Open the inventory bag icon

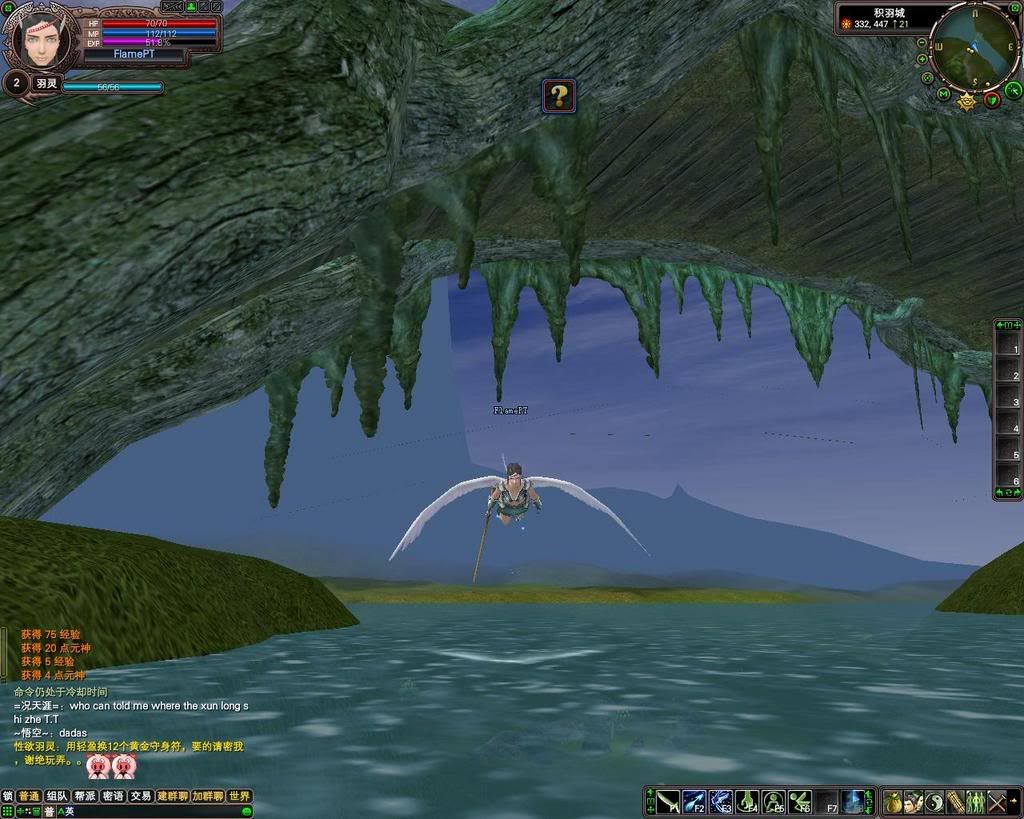pos(891,802)
